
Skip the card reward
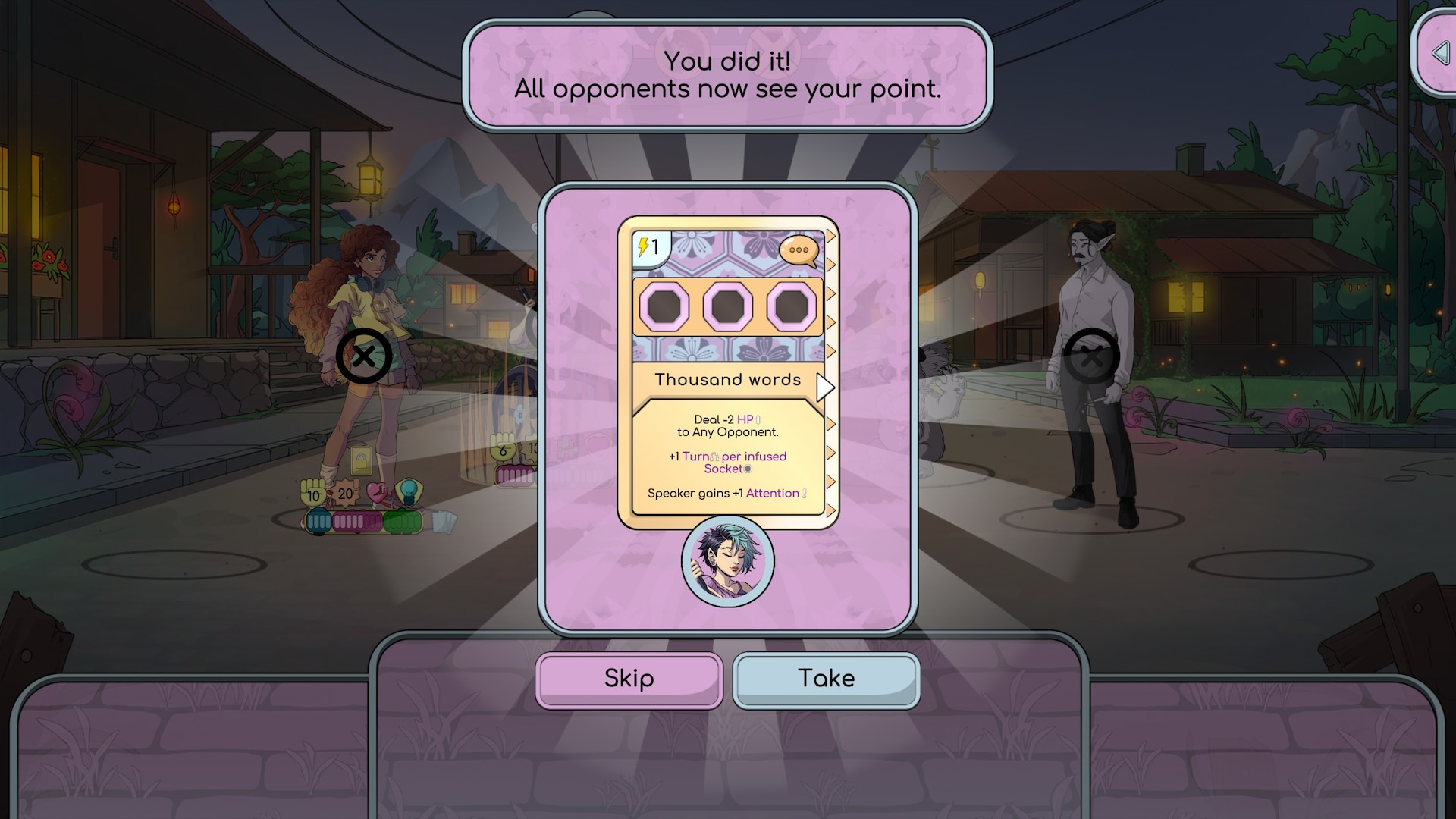(629, 679)
